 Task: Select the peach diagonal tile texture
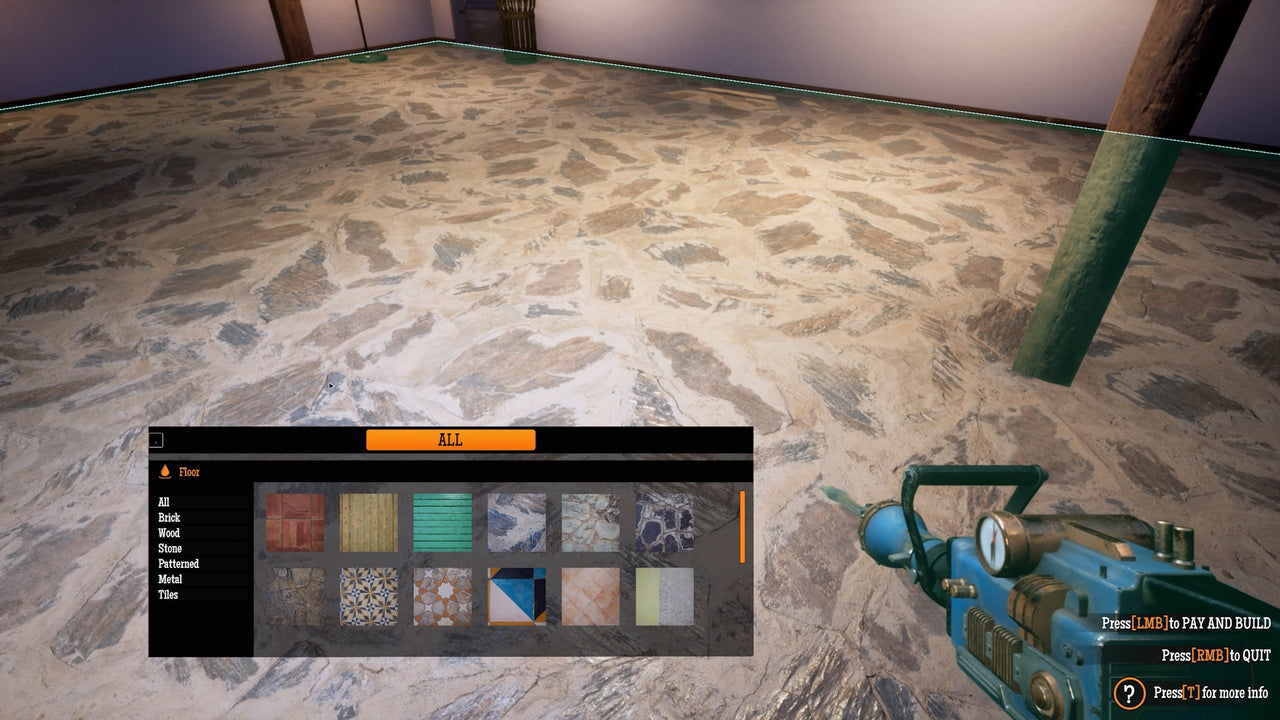point(588,597)
